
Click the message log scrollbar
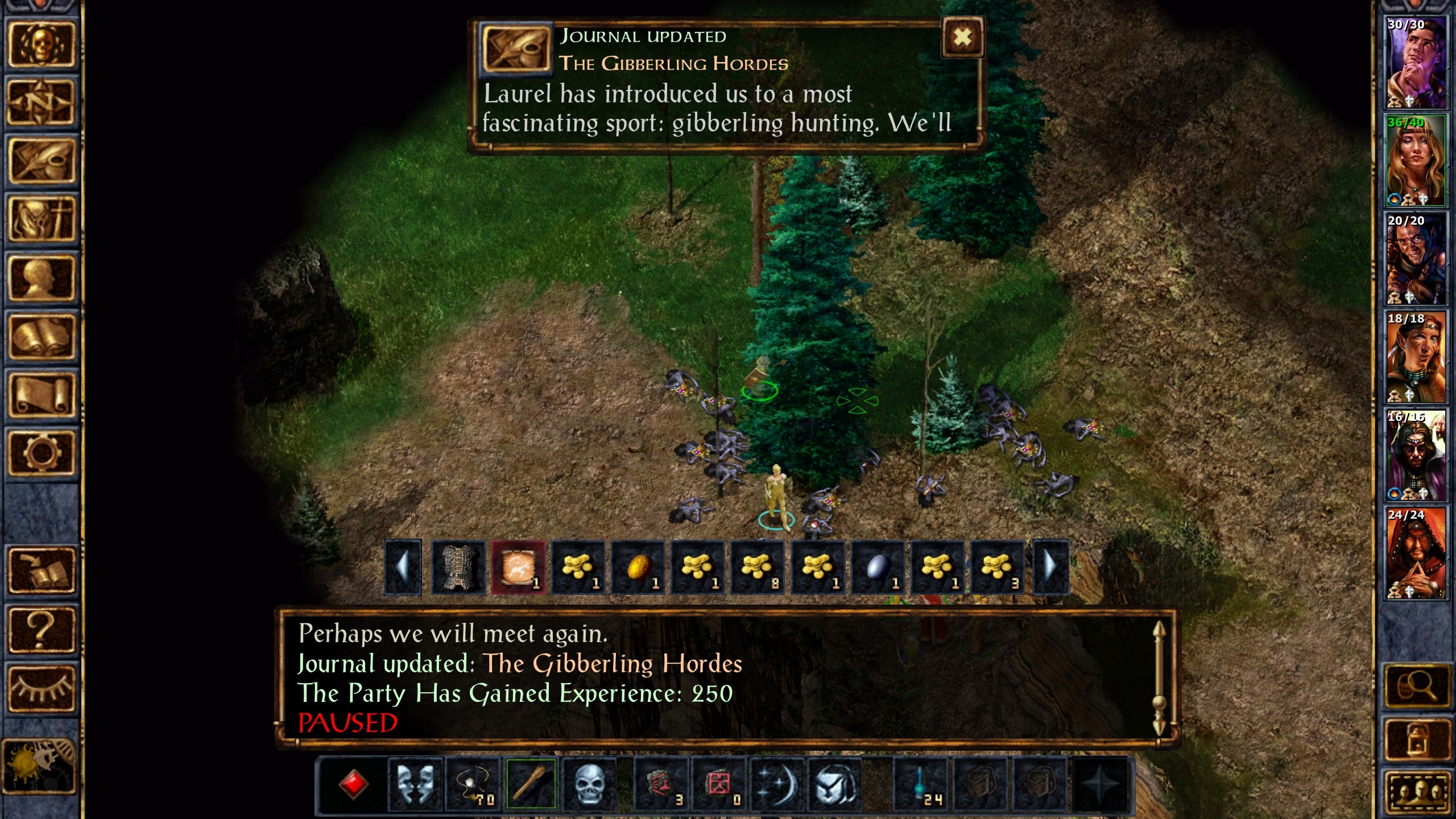coord(1158,676)
